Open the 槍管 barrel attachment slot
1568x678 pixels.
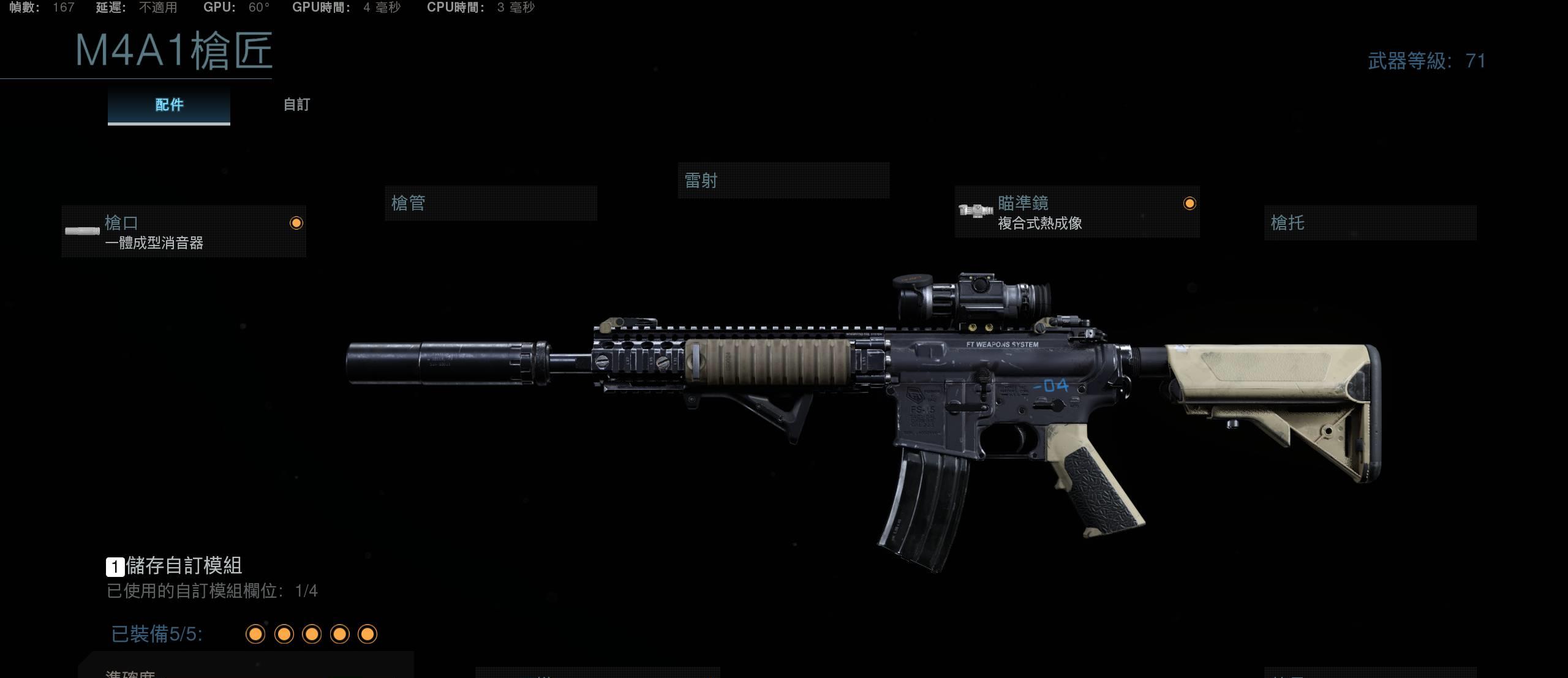click(491, 203)
